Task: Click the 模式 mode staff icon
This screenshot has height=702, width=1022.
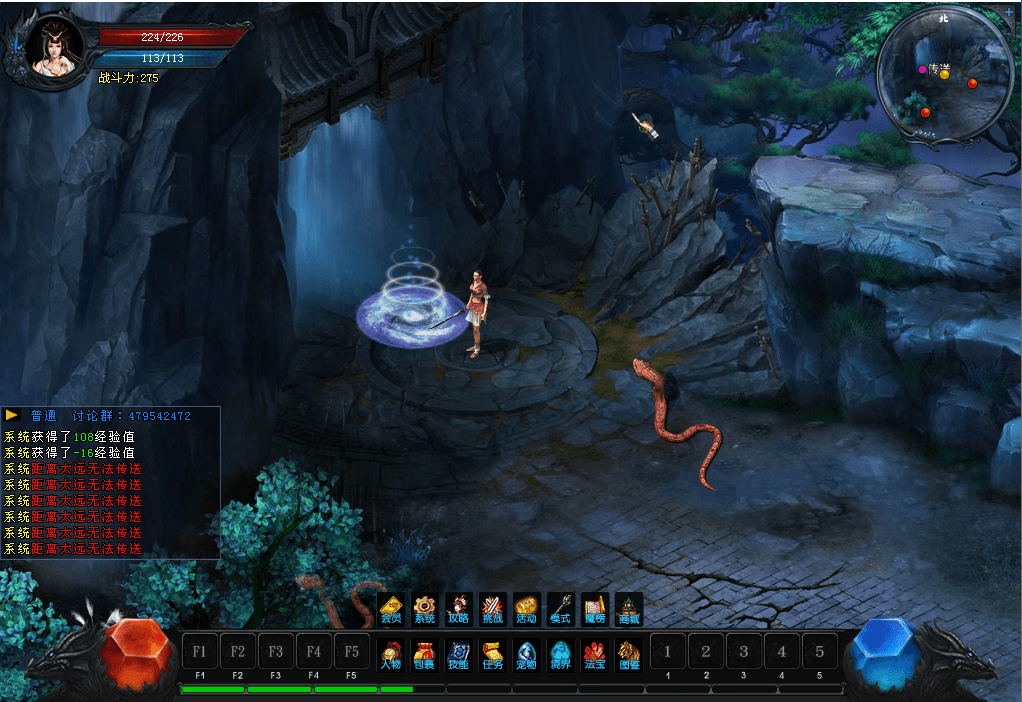Action: (x=560, y=608)
